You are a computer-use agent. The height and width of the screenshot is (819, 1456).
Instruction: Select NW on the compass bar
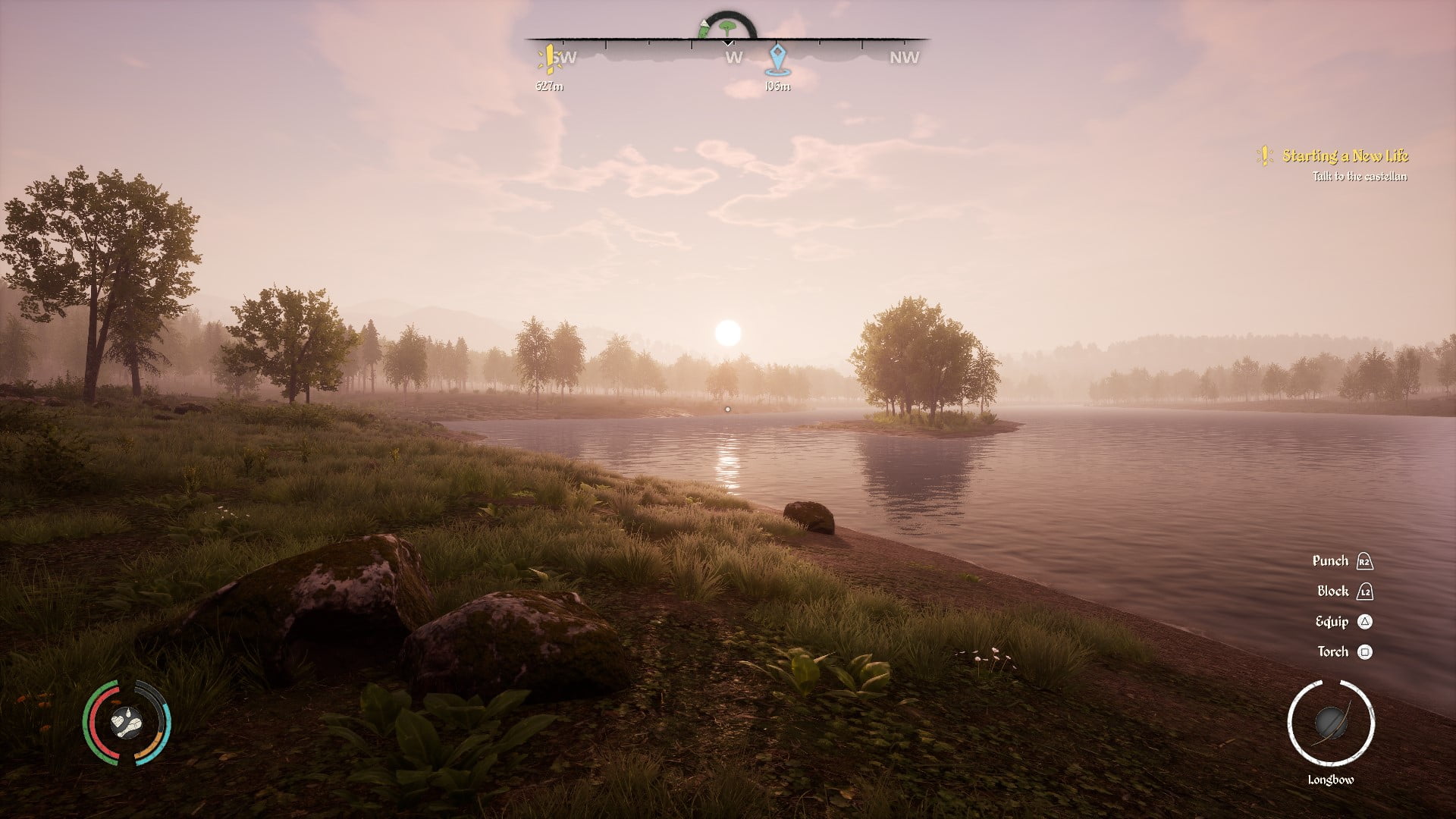904,57
